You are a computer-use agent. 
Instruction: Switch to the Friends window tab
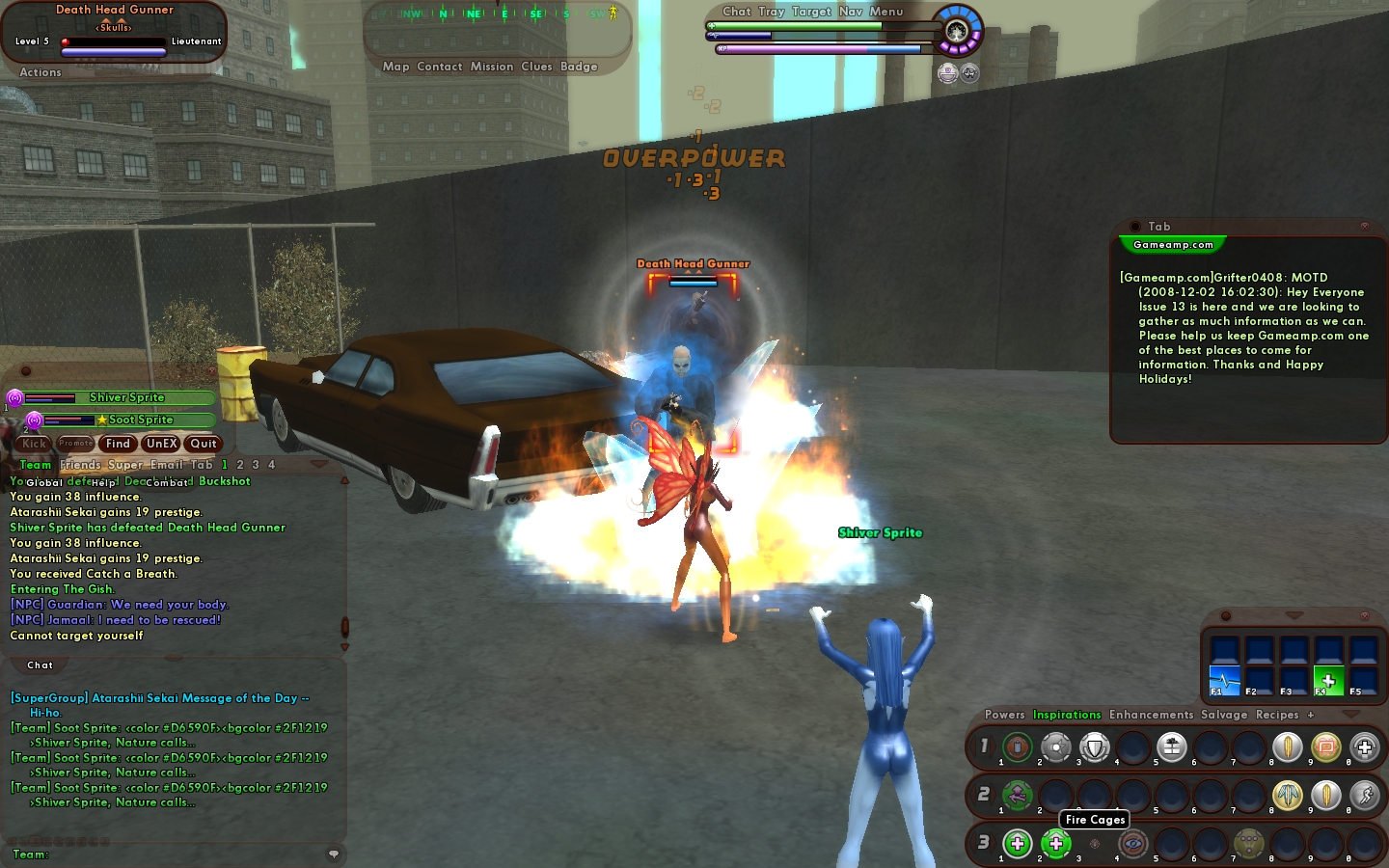click(80, 465)
